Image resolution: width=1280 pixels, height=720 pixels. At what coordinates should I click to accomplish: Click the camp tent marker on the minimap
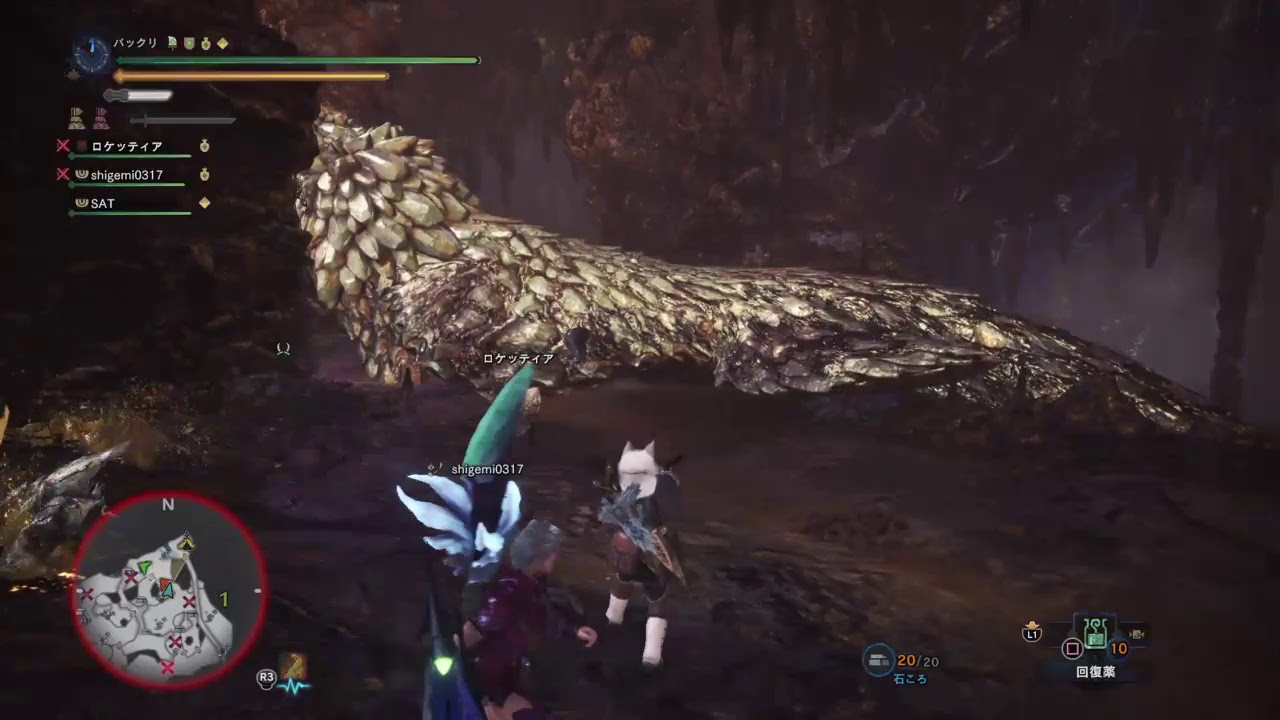point(186,542)
